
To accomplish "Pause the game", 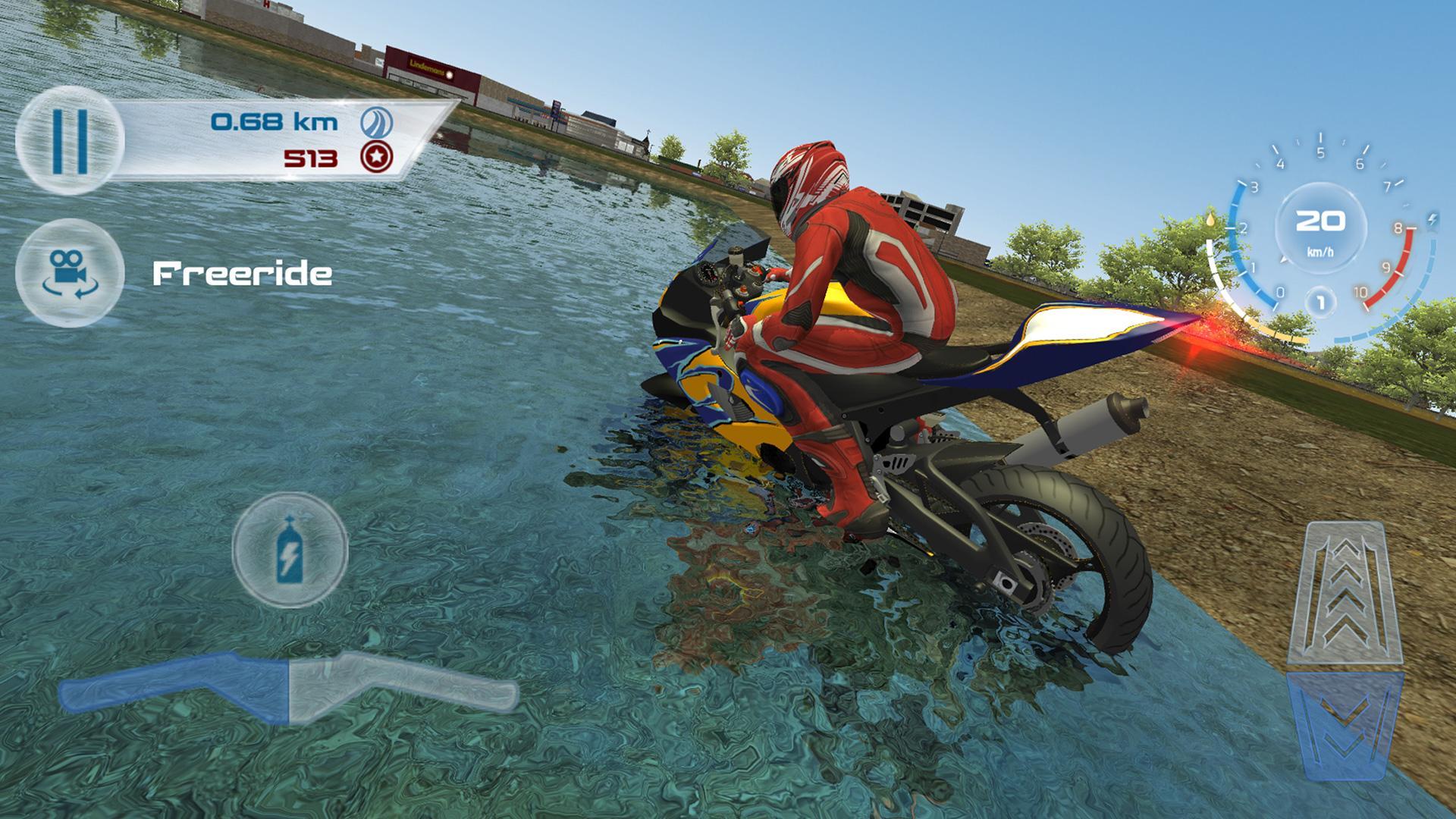I will click(69, 142).
